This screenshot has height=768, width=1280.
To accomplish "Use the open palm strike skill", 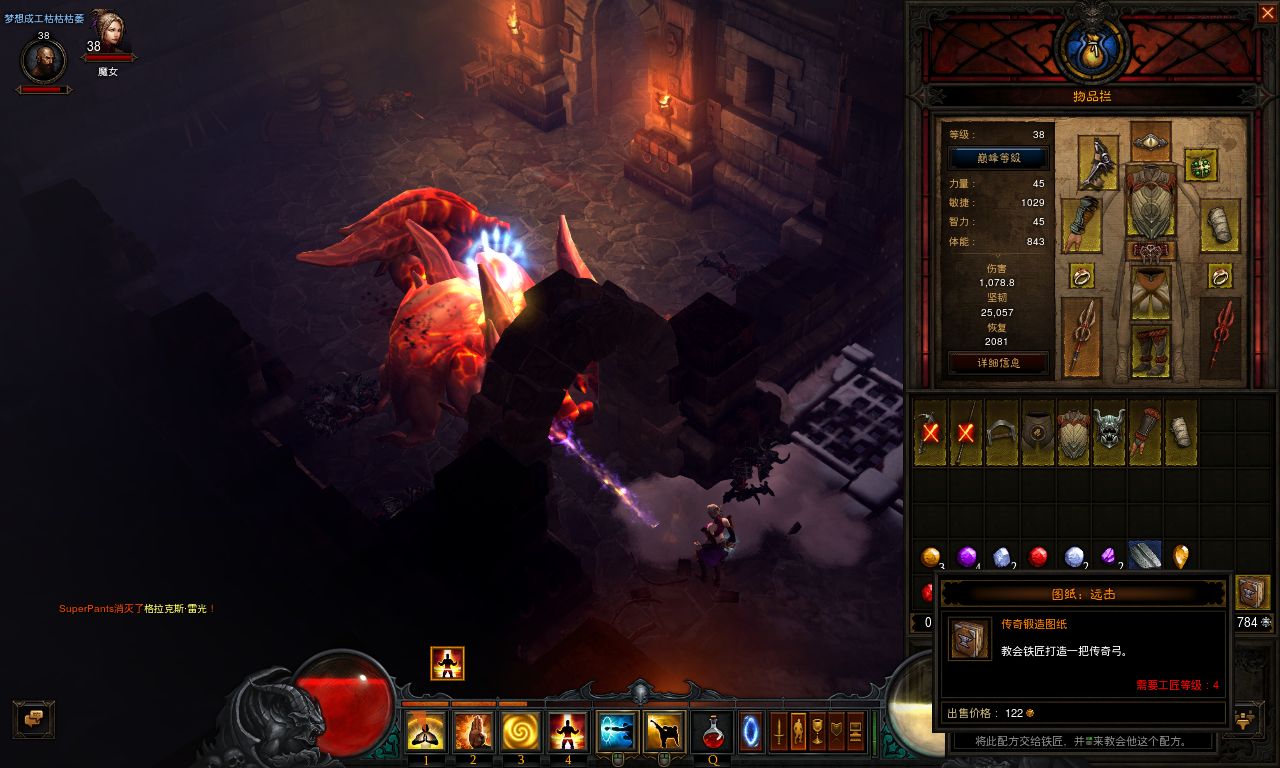I will tap(475, 731).
